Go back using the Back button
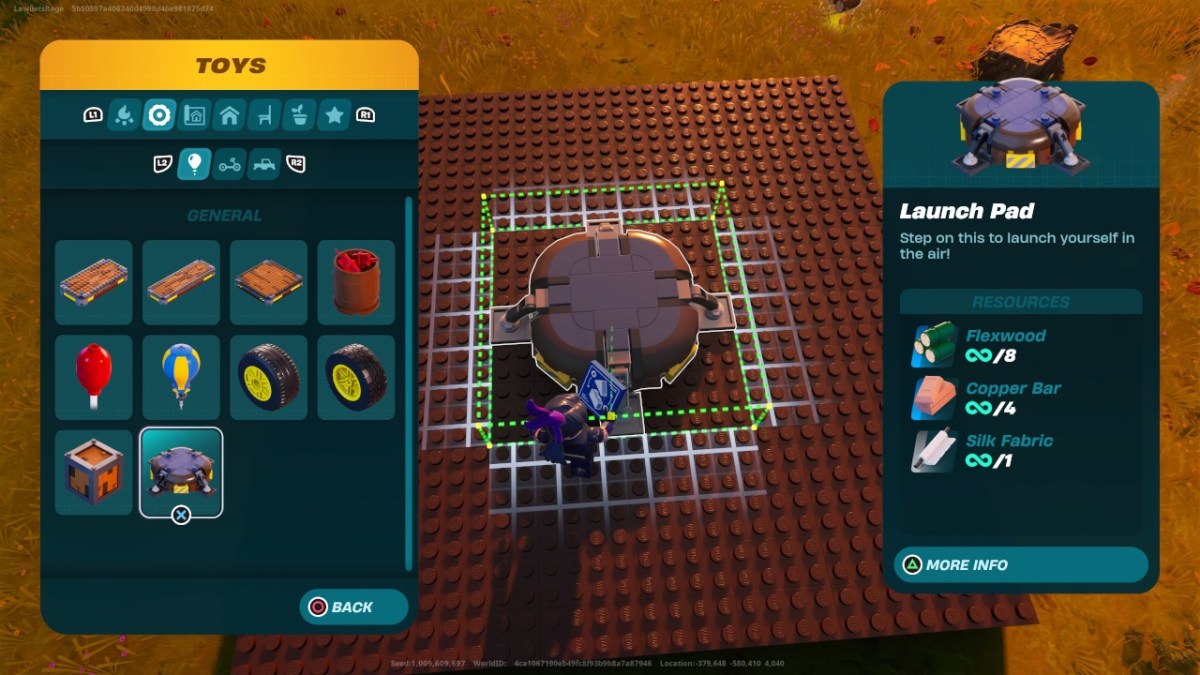 (x=353, y=607)
